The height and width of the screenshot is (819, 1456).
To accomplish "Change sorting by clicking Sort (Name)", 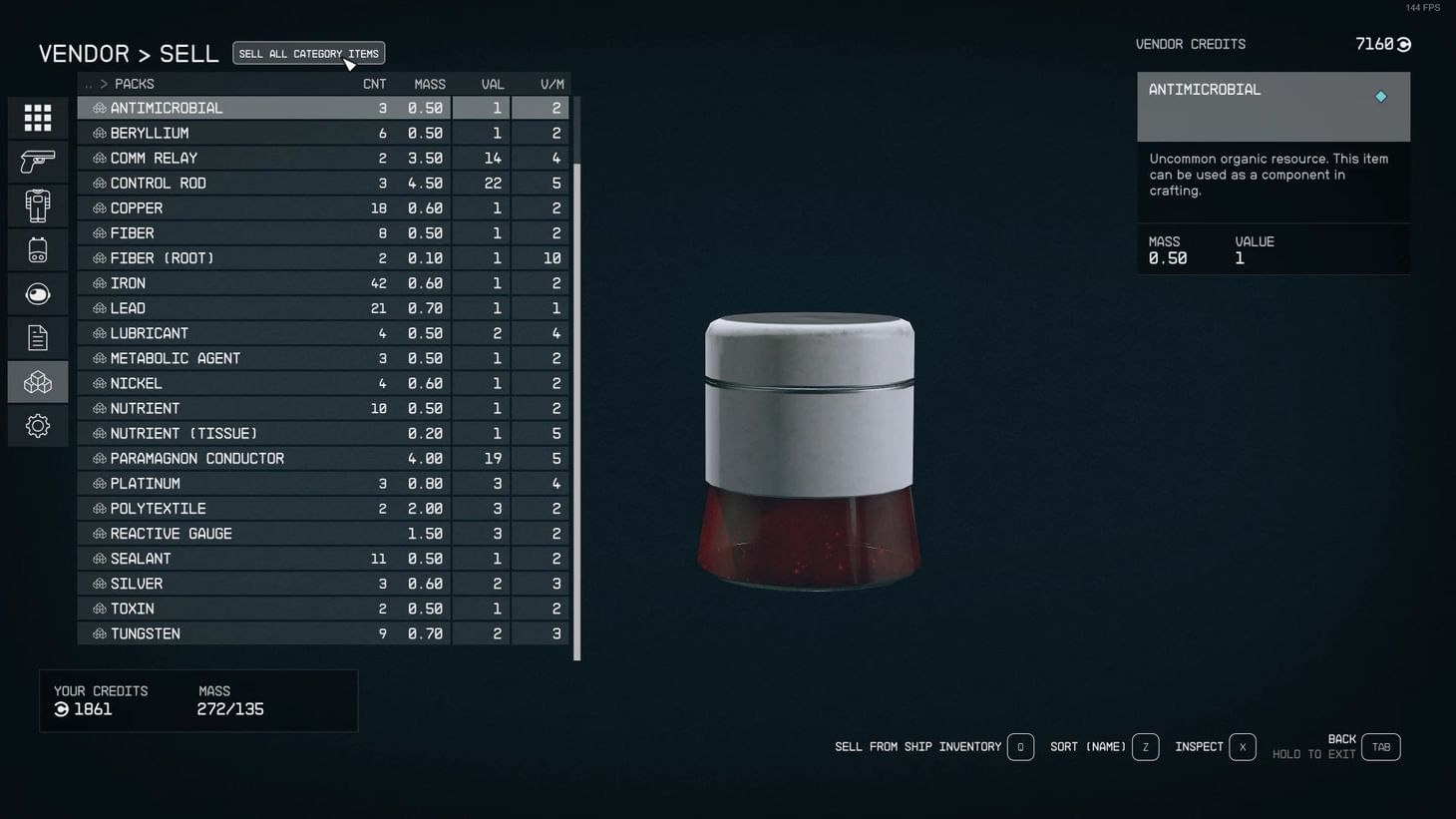I will click(x=1088, y=746).
